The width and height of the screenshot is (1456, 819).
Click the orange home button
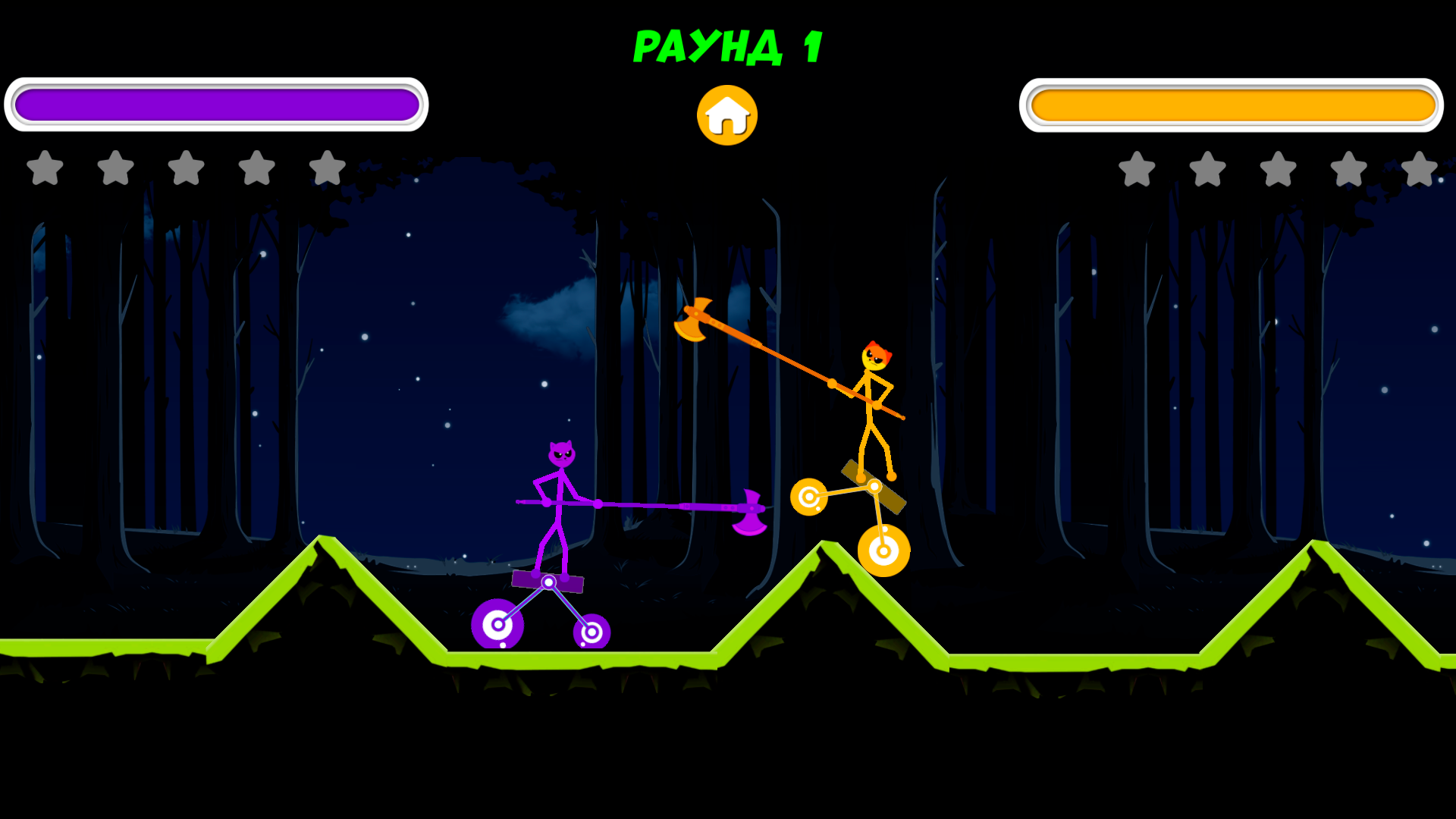pos(726,114)
